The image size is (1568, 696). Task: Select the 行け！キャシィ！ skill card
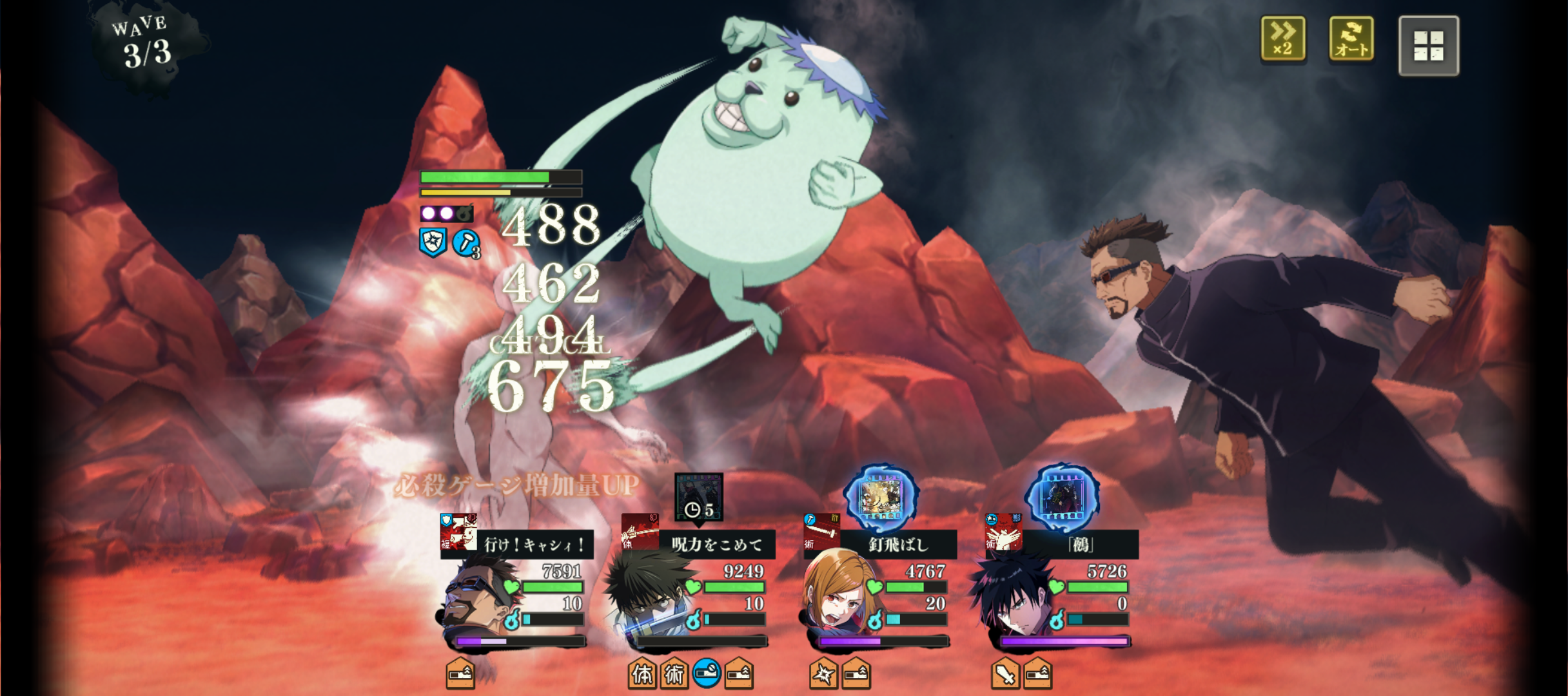tap(517, 544)
